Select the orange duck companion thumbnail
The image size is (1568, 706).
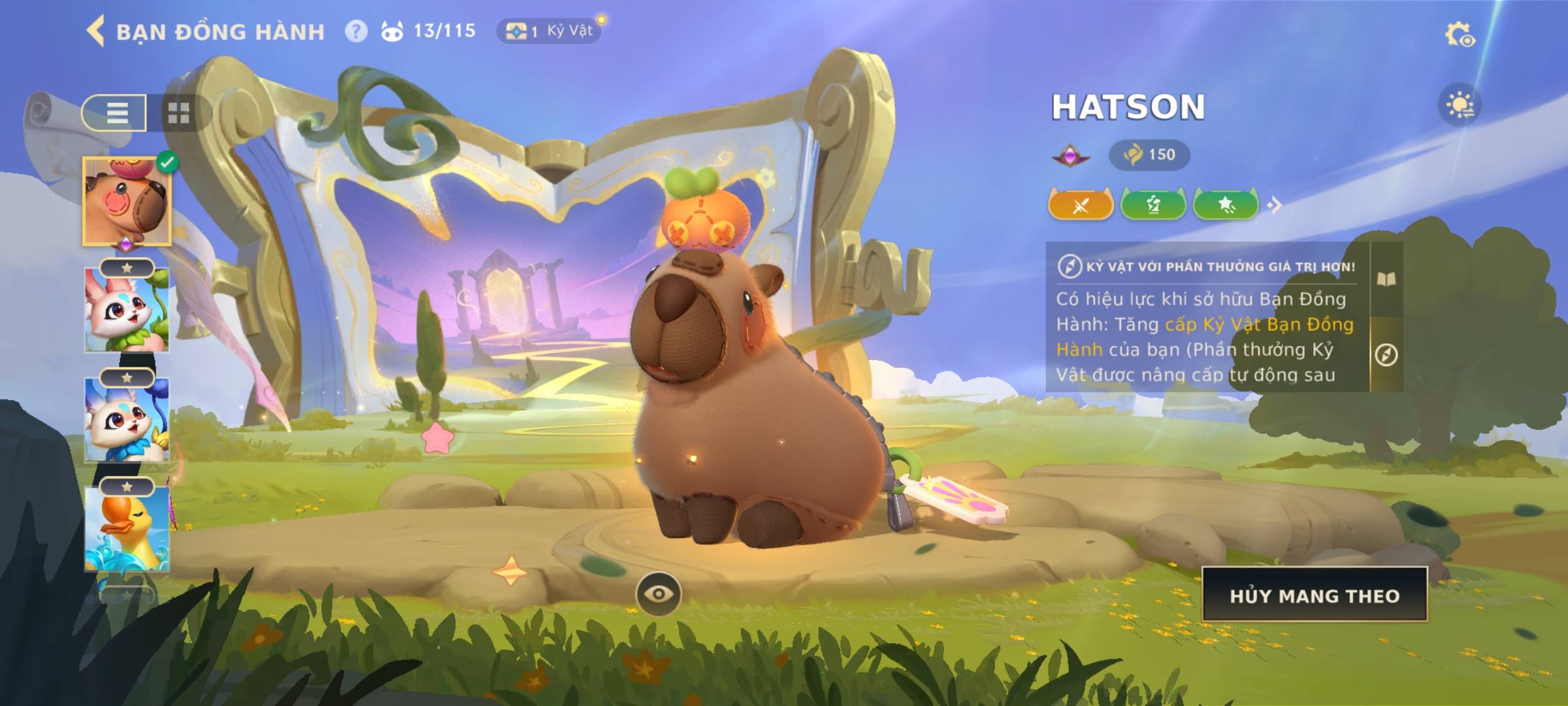(x=127, y=528)
